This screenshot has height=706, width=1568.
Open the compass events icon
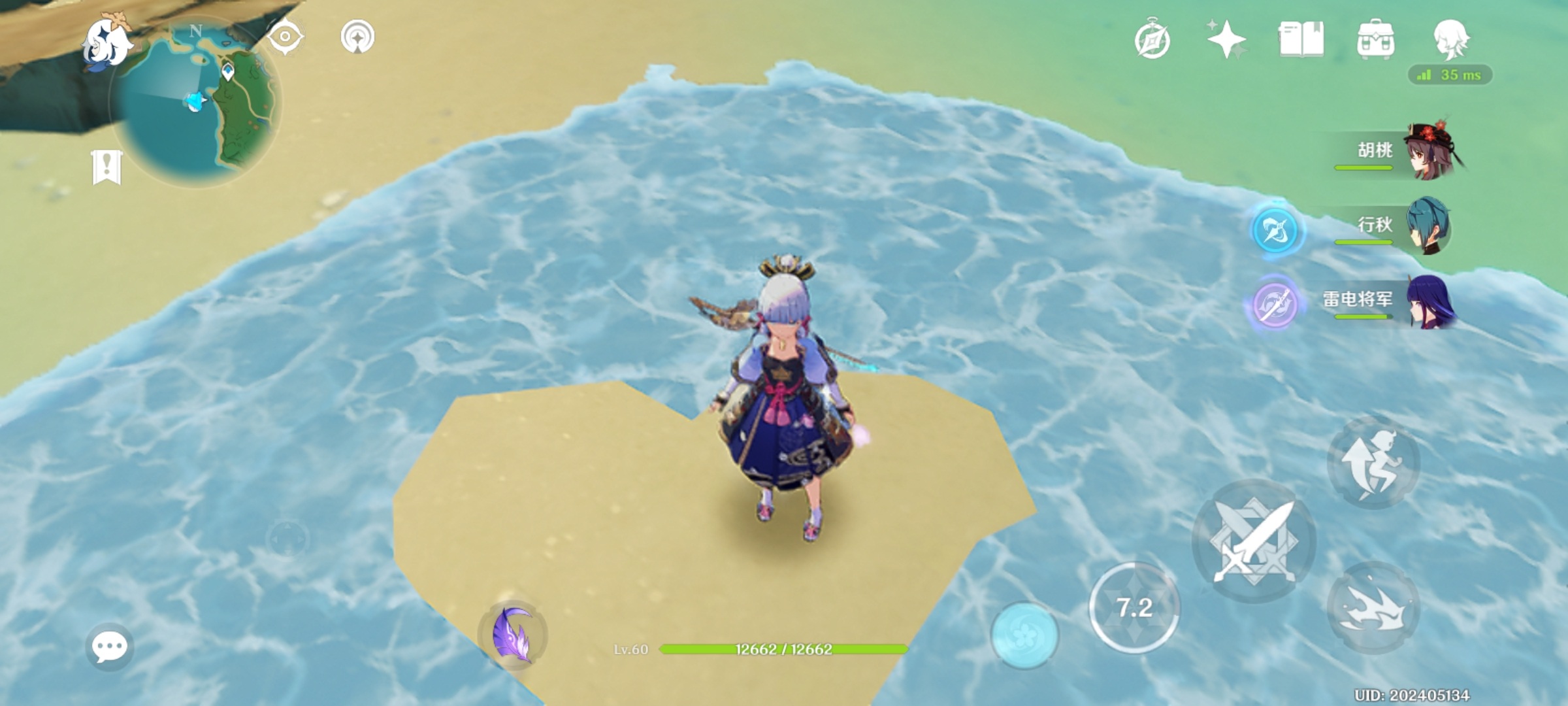(x=1152, y=41)
